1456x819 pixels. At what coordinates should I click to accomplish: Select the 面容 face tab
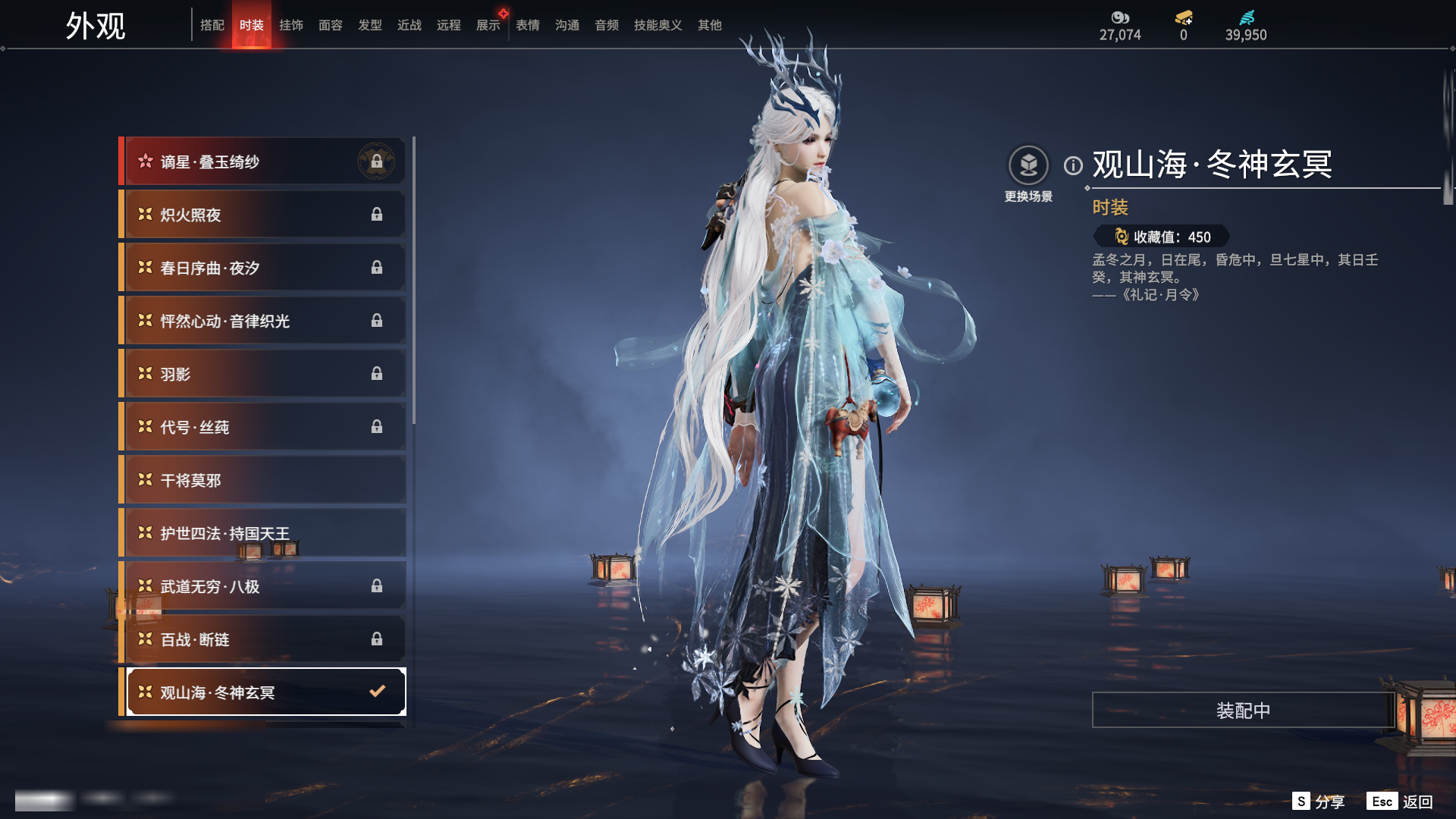click(x=331, y=25)
